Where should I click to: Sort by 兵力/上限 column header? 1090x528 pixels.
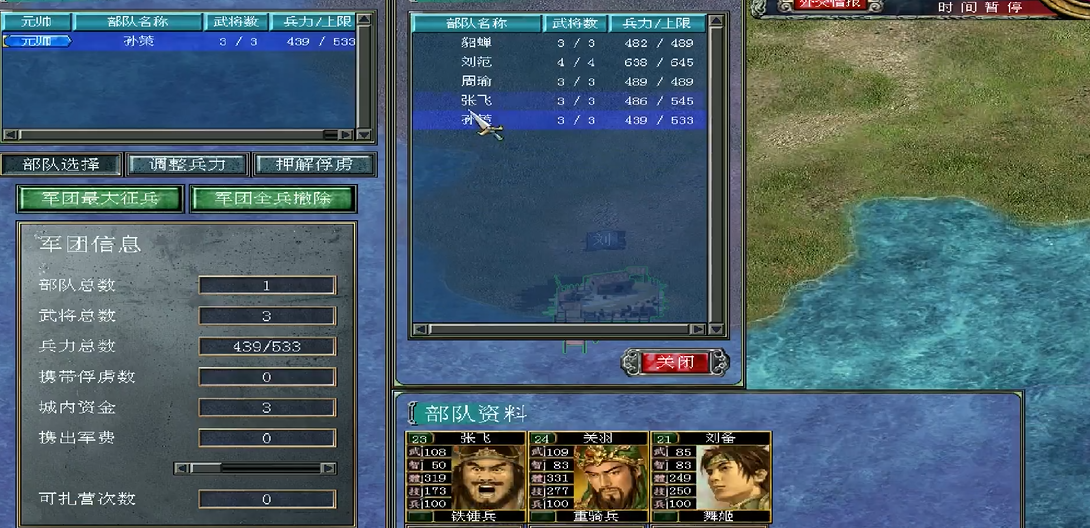[x=657, y=23]
